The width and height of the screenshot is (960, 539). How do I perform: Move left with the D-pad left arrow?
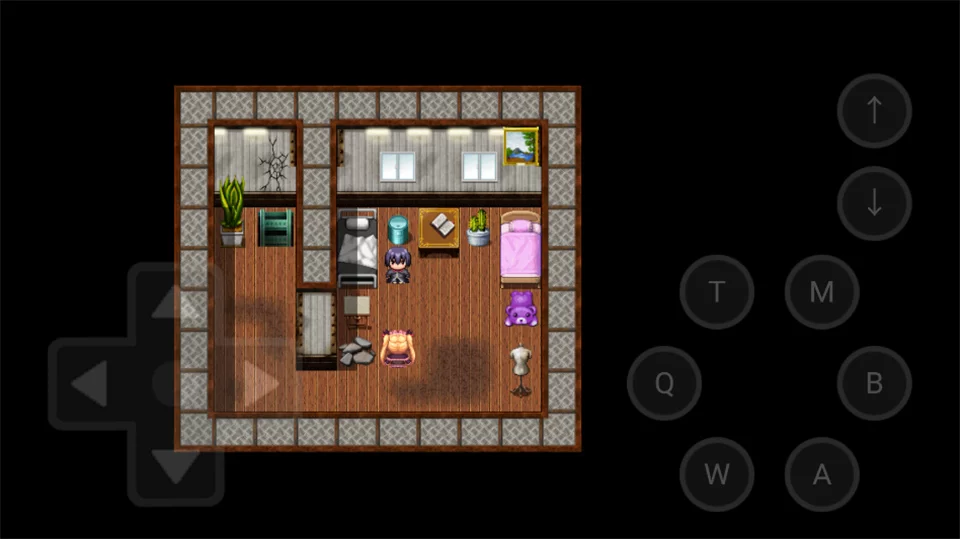pos(90,383)
